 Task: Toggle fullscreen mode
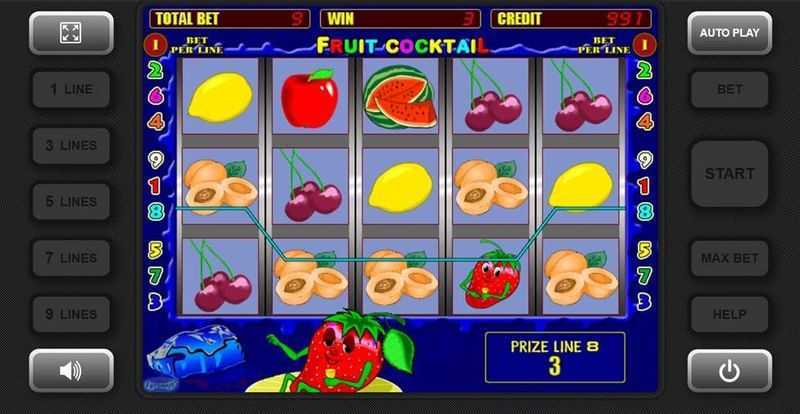pos(70,33)
